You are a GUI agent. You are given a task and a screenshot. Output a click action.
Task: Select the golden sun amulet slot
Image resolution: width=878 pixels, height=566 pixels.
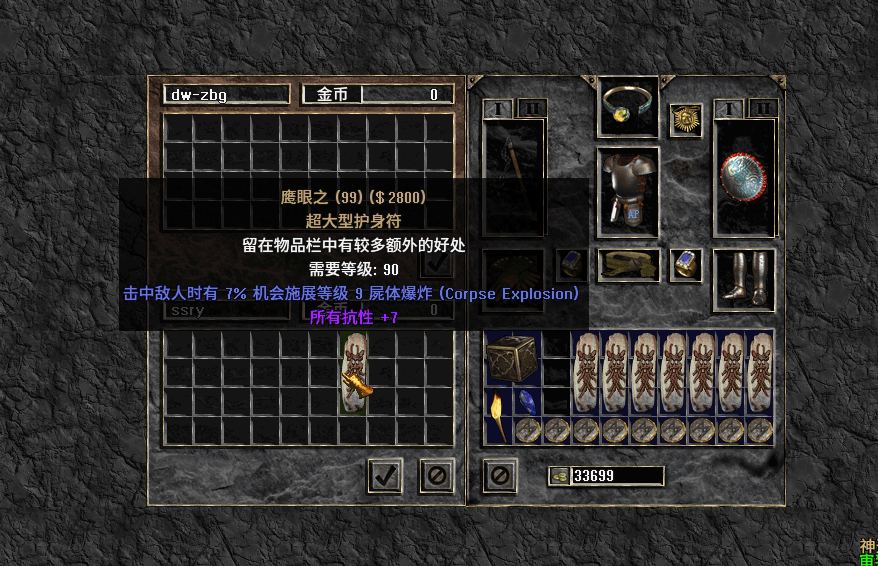pos(686,120)
